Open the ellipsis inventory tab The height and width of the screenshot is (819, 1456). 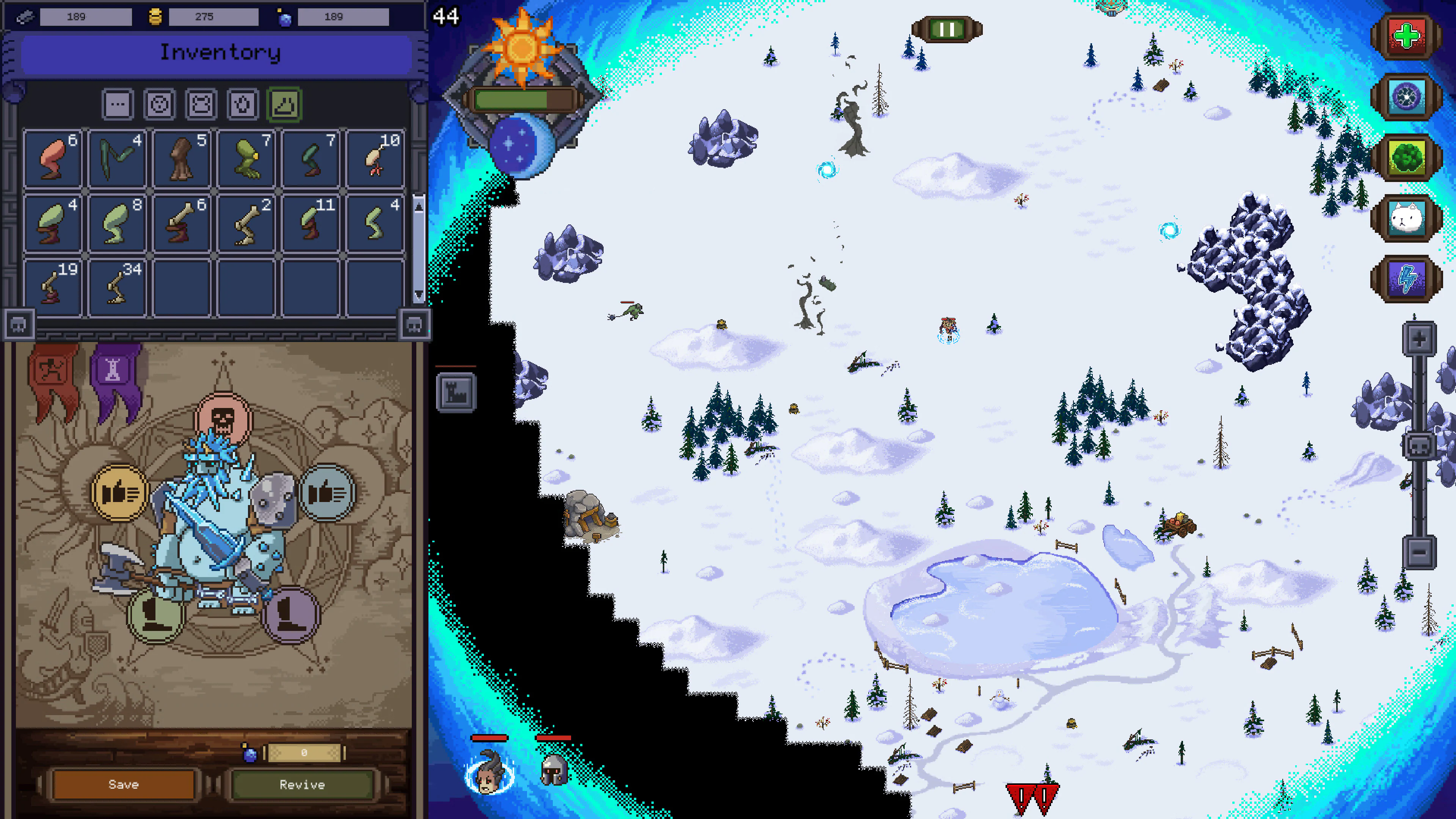(x=119, y=104)
